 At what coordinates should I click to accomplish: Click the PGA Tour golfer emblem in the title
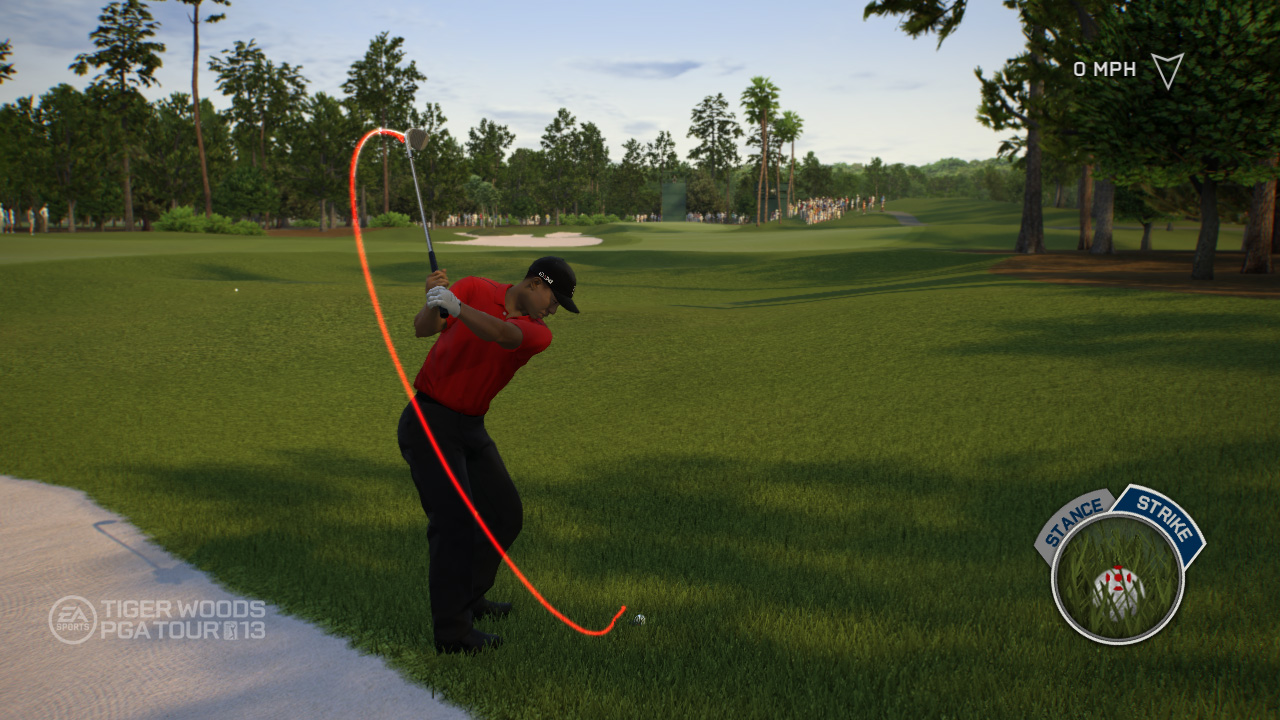[x=230, y=630]
